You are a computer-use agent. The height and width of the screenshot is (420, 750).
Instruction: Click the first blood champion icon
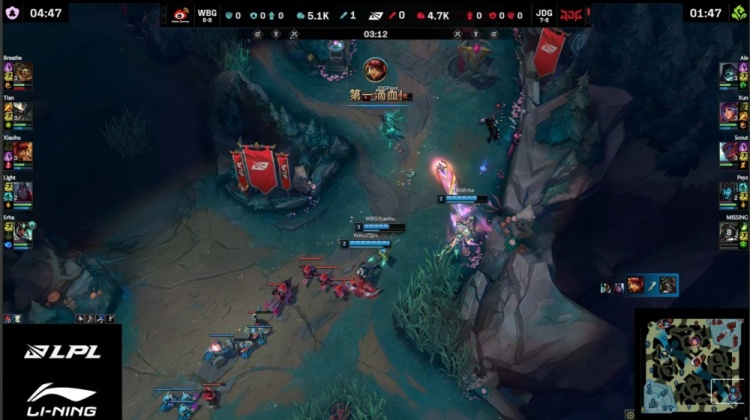377,72
